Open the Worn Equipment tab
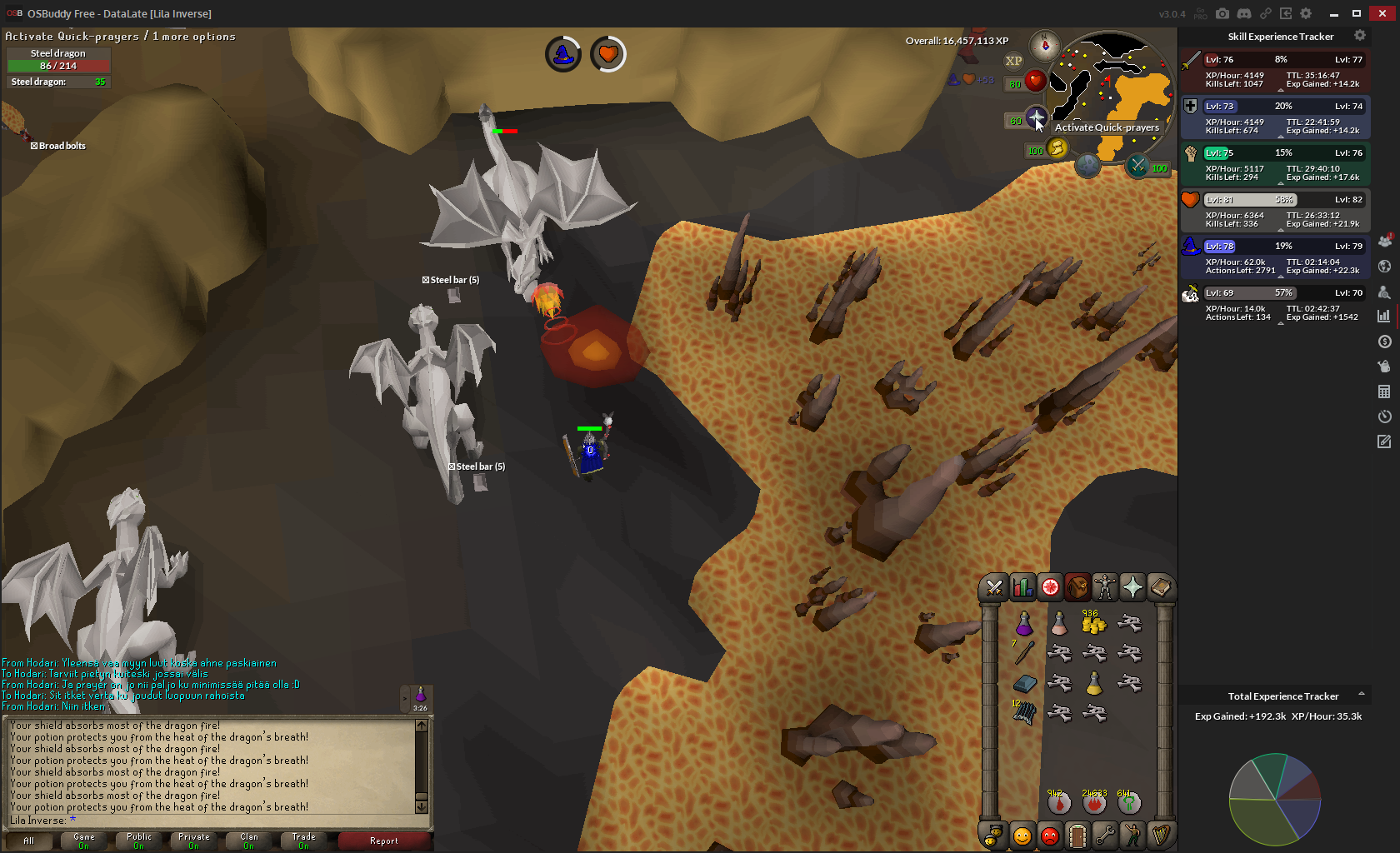The image size is (1400, 853). (1105, 587)
